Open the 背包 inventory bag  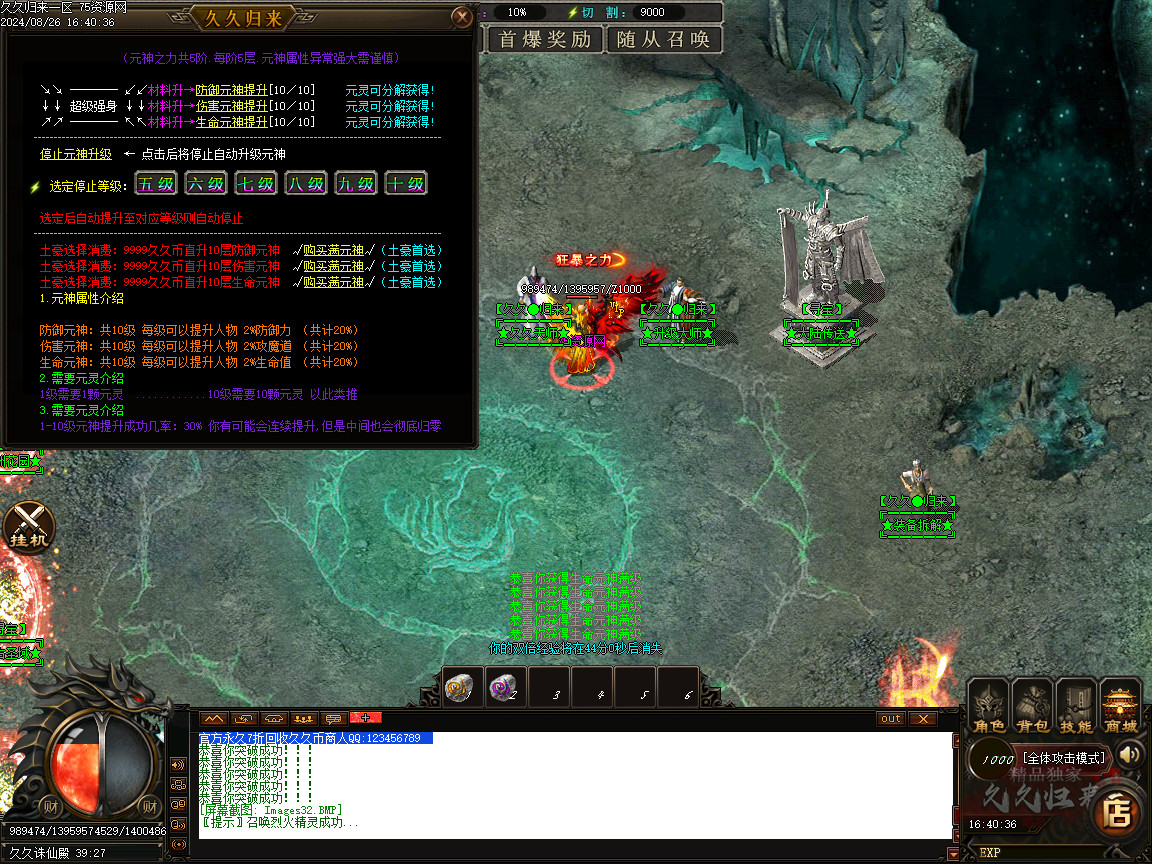[x=1033, y=707]
